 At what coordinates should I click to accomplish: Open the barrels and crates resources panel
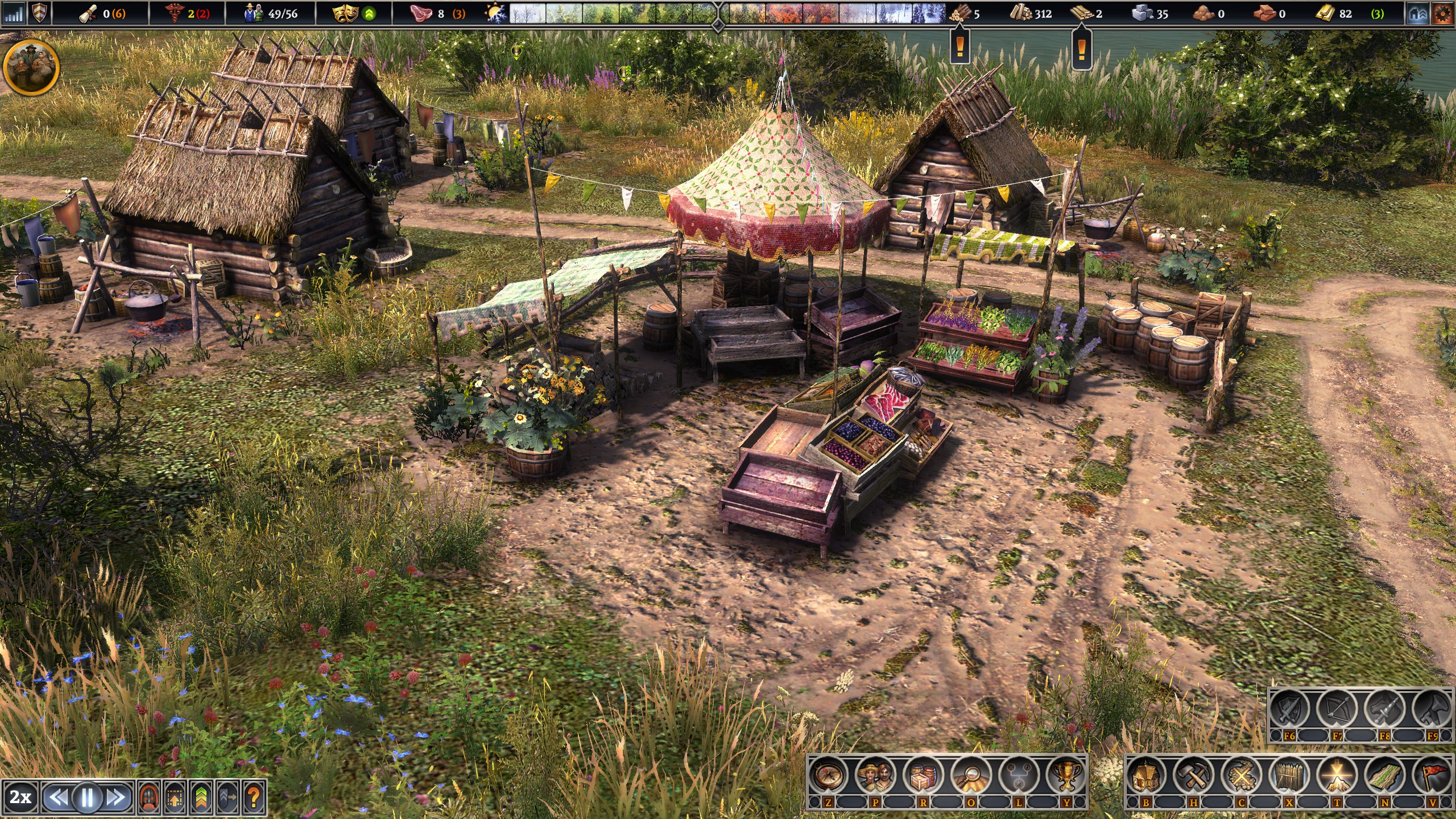[924, 776]
